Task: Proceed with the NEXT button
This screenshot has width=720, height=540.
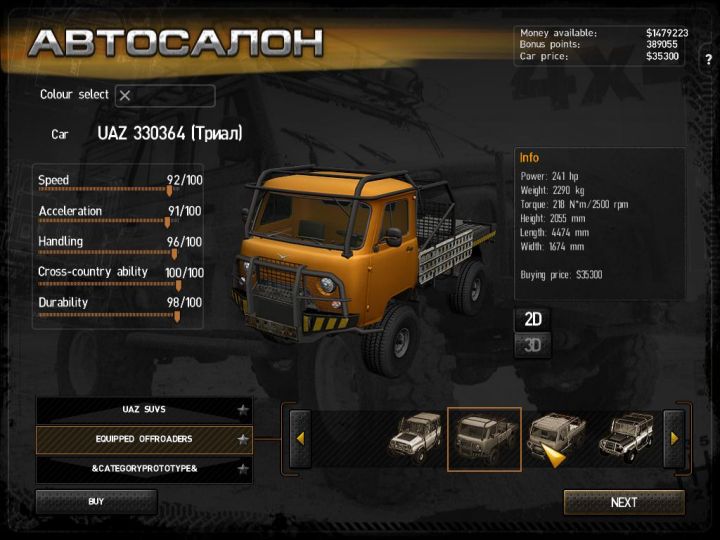Action: (624, 502)
